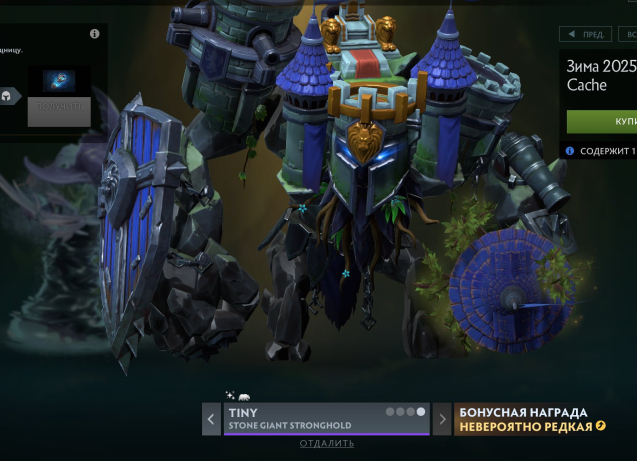
Task: Select the blue reward item thumbnail
Action: [x=59, y=81]
